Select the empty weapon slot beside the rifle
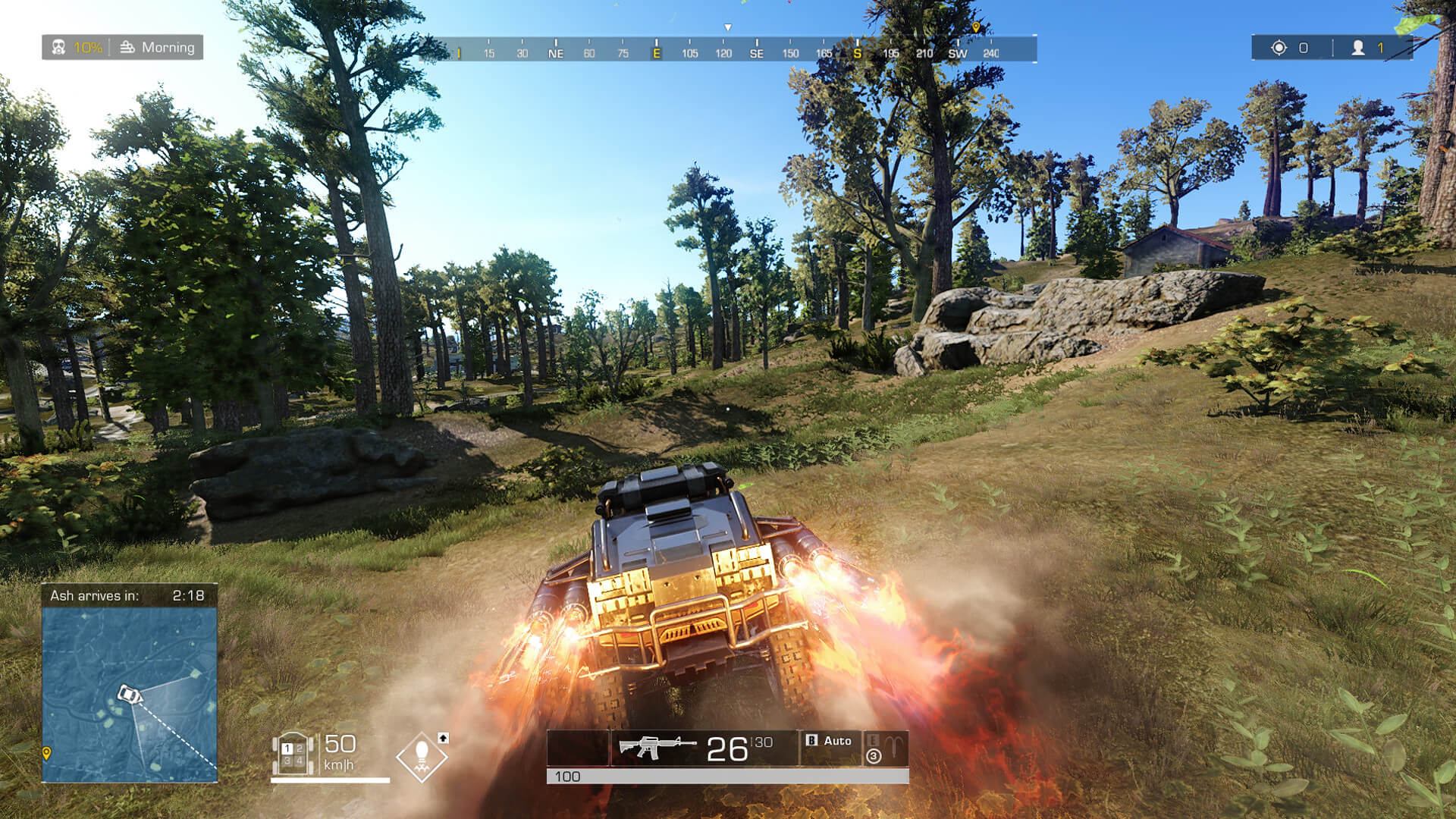This screenshot has width=1456, height=819. (578, 748)
